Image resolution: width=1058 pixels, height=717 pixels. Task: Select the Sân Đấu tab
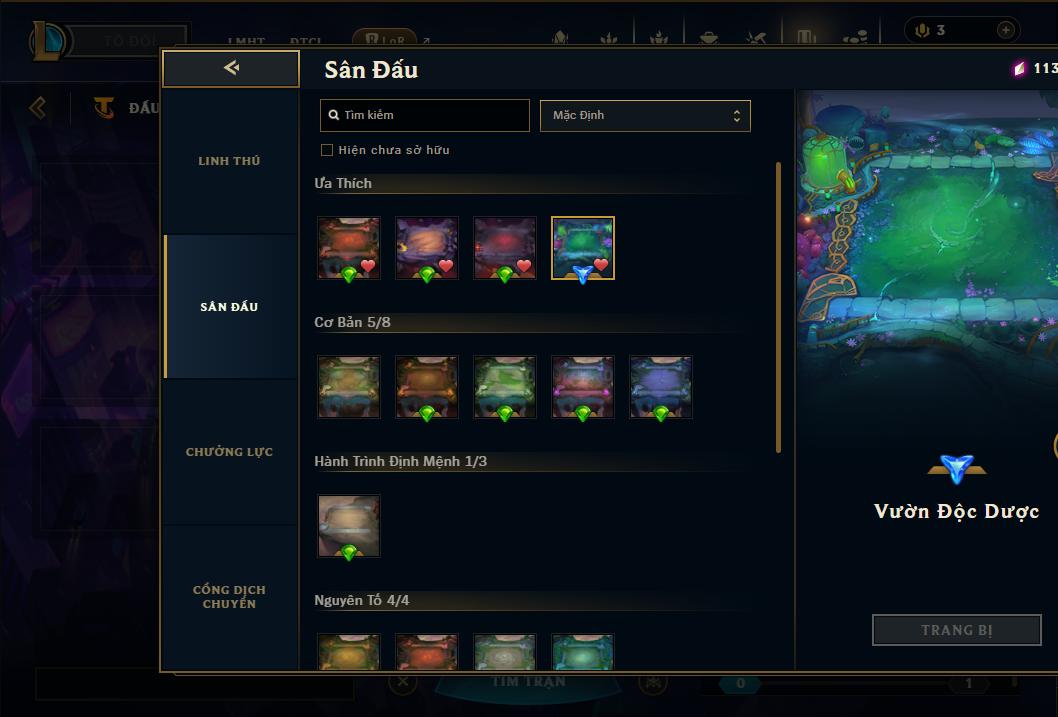[x=229, y=307]
